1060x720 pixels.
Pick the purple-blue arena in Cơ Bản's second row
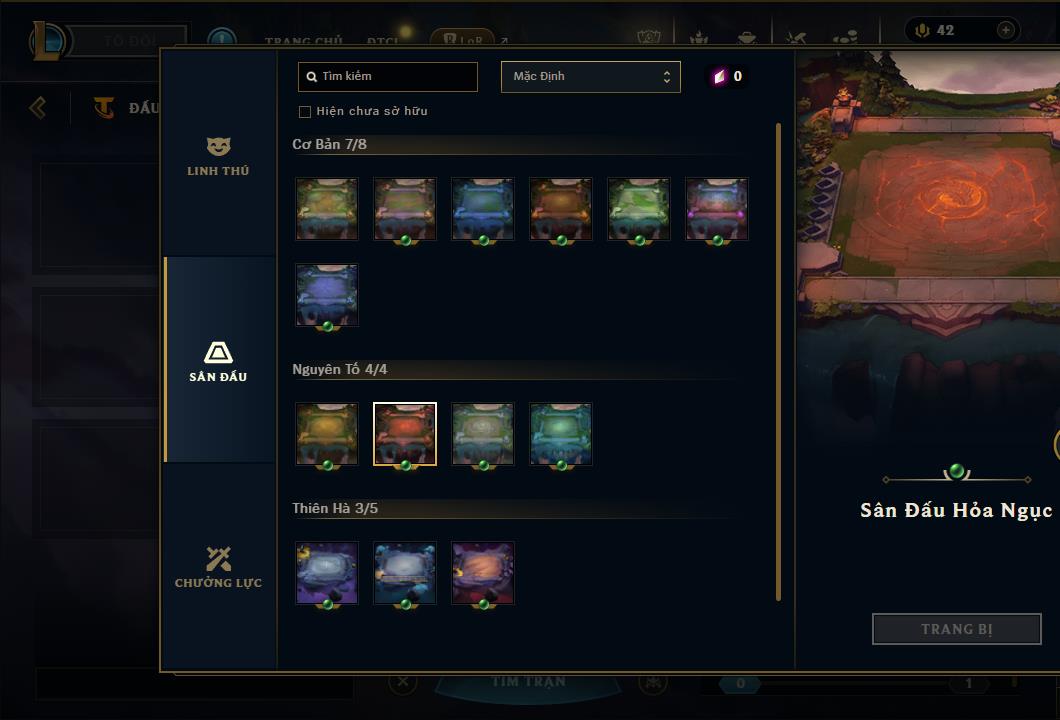click(327, 295)
